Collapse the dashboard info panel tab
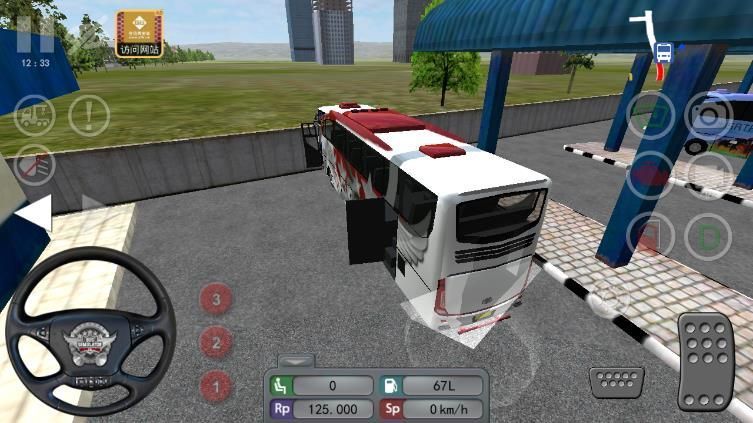This screenshot has width=753, height=423. (296, 360)
